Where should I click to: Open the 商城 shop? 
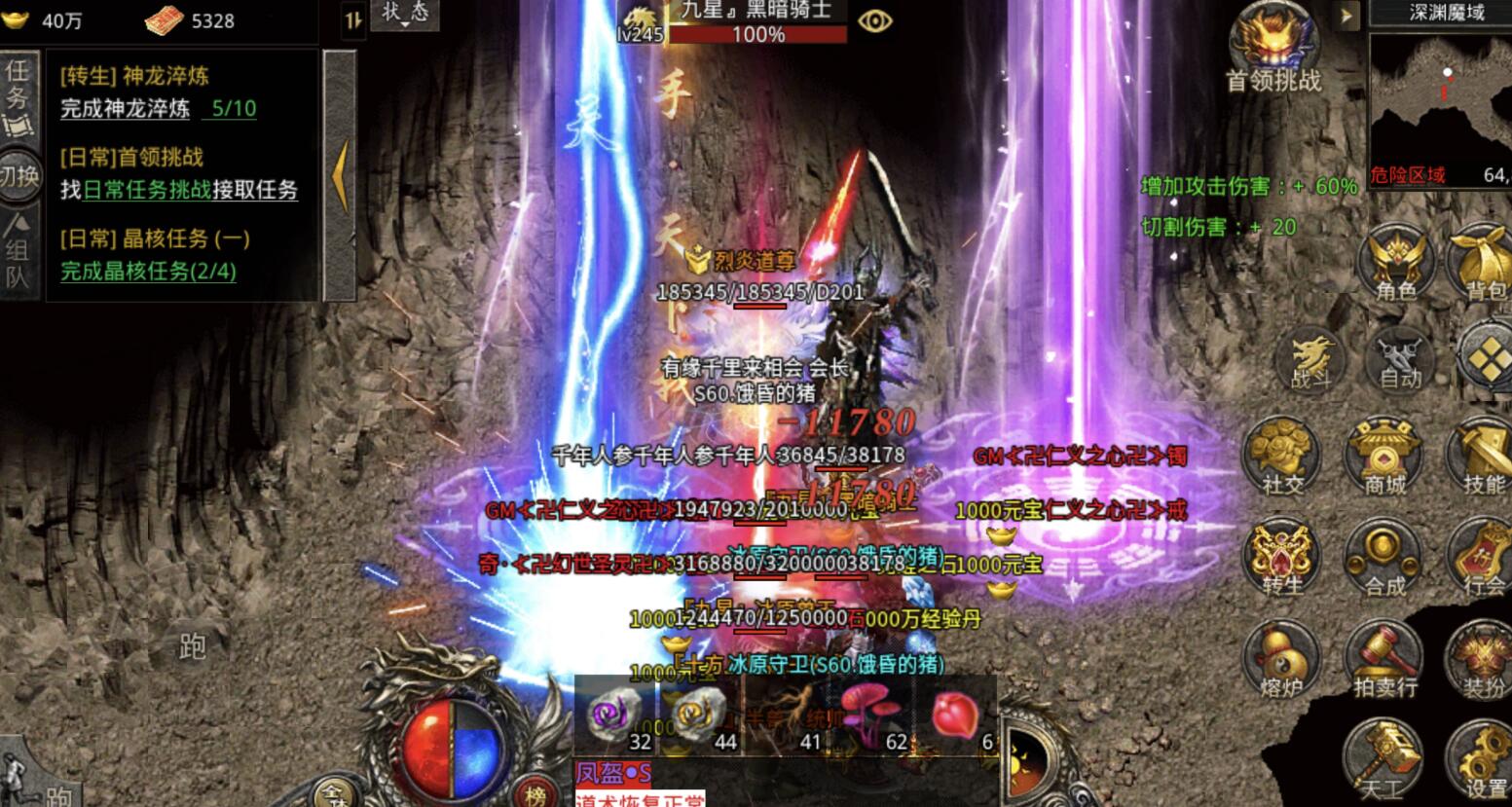click(x=1383, y=456)
